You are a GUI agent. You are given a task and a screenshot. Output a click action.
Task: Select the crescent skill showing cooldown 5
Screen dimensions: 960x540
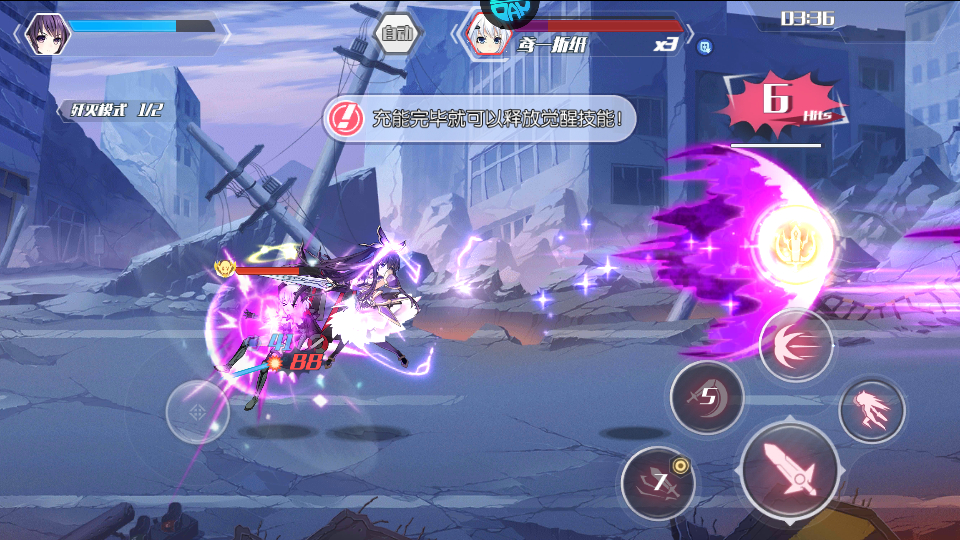pos(707,398)
